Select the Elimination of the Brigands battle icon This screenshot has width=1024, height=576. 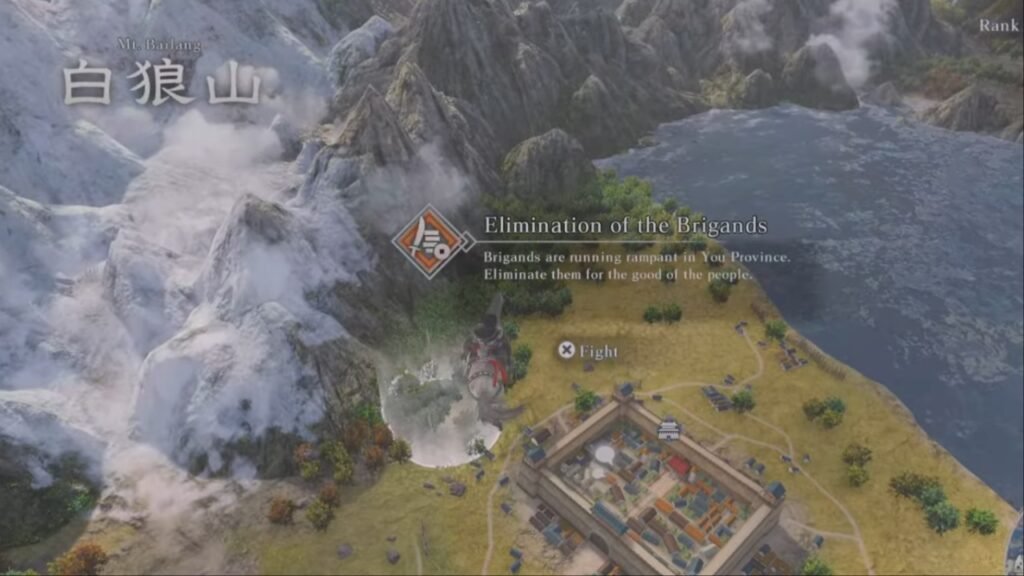coord(433,241)
